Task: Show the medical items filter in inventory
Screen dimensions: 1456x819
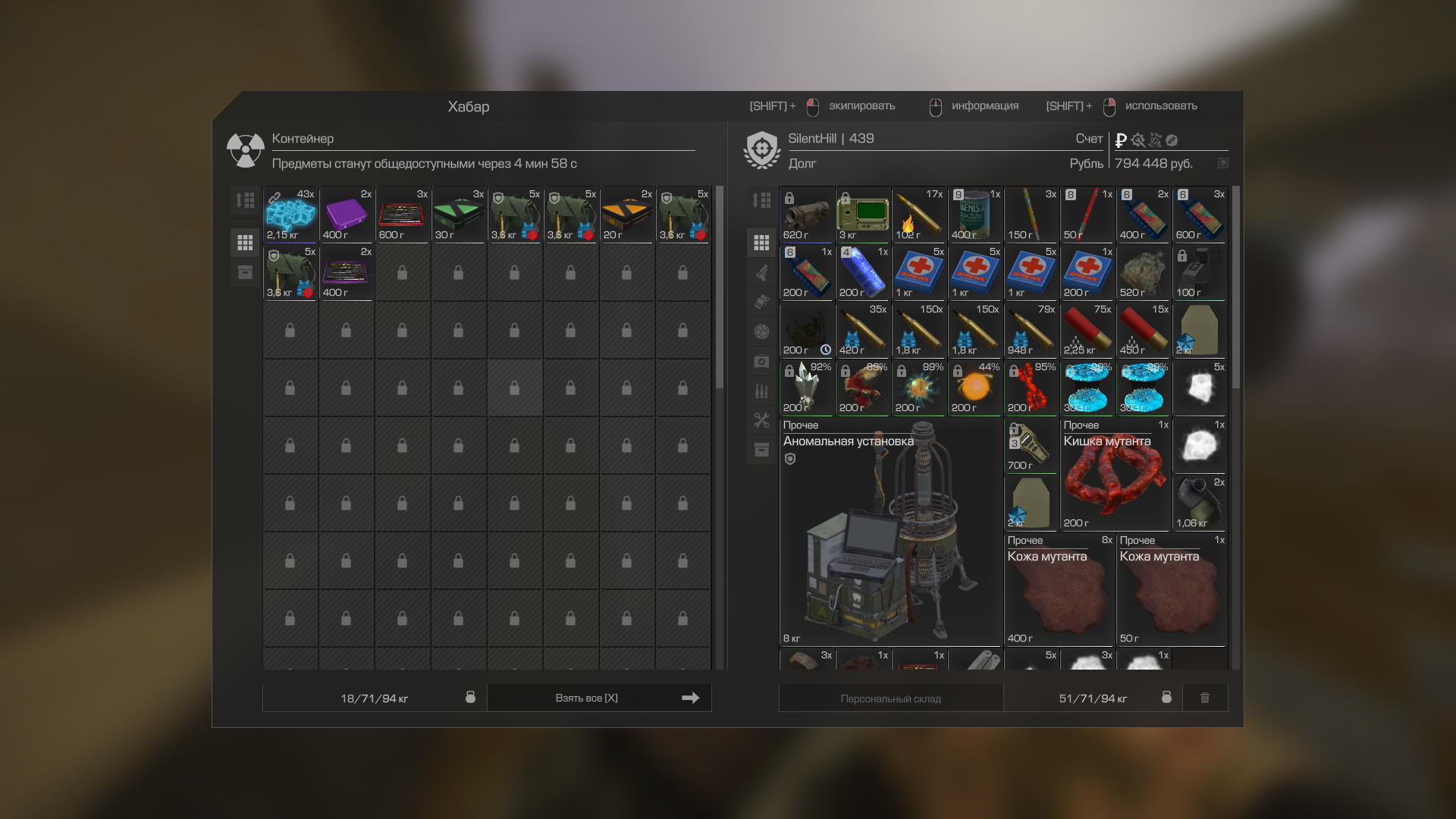Action: click(x=761, y=361)
